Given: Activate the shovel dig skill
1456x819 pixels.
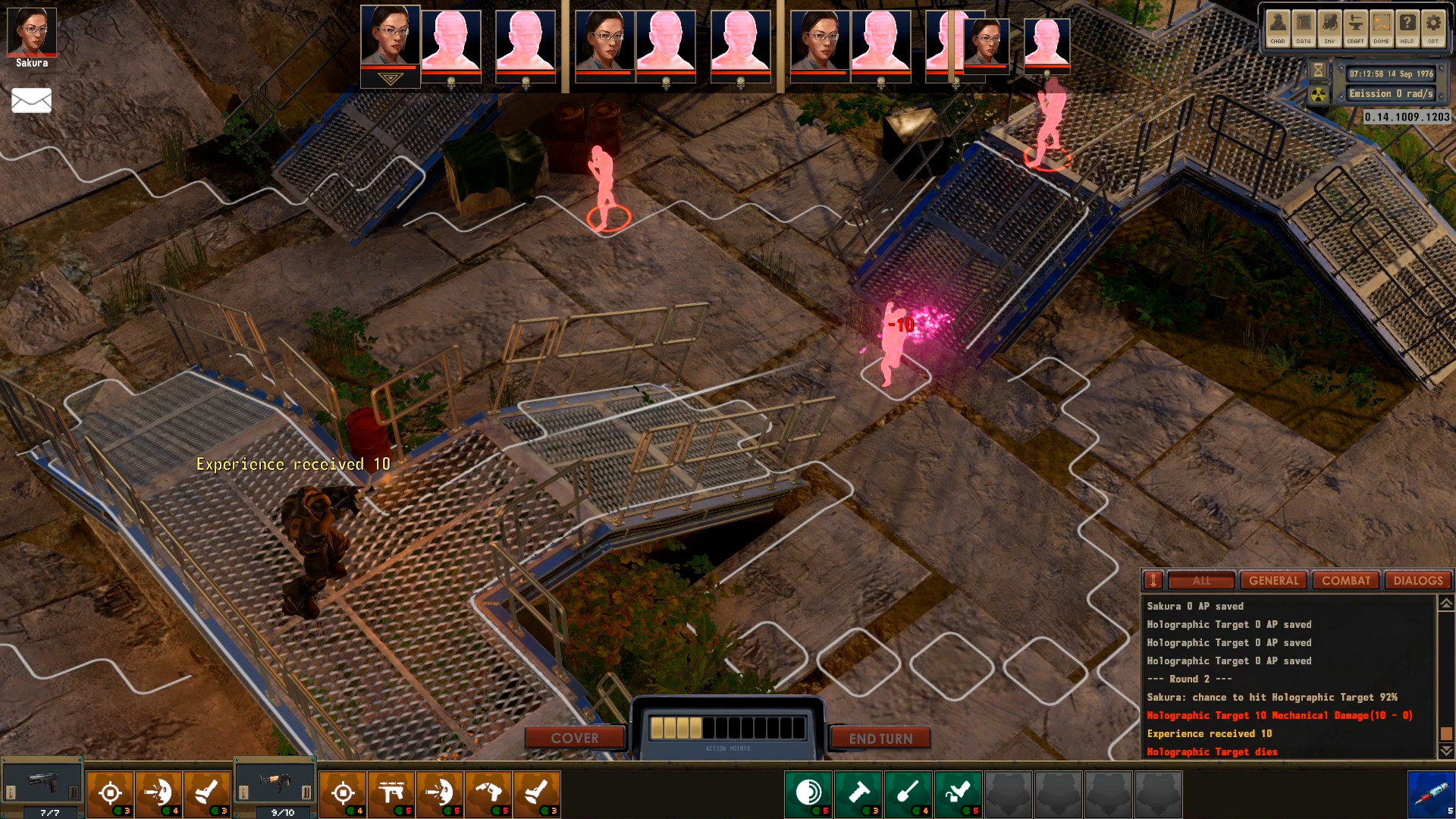Looking at the screenshot, I should [x=908, y=793].
